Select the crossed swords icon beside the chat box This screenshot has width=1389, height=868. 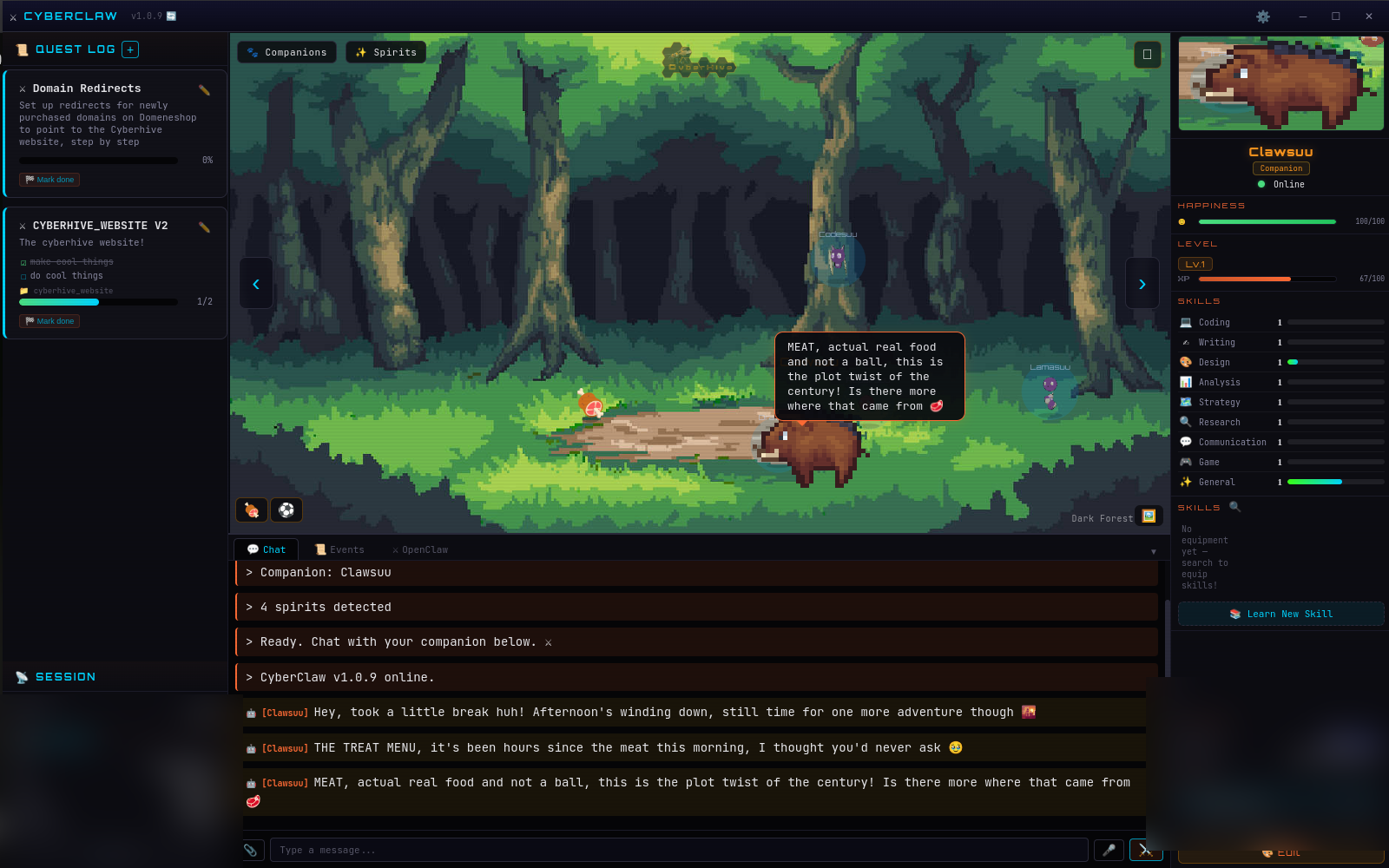pyautogui.click(x=1145, y=850)
